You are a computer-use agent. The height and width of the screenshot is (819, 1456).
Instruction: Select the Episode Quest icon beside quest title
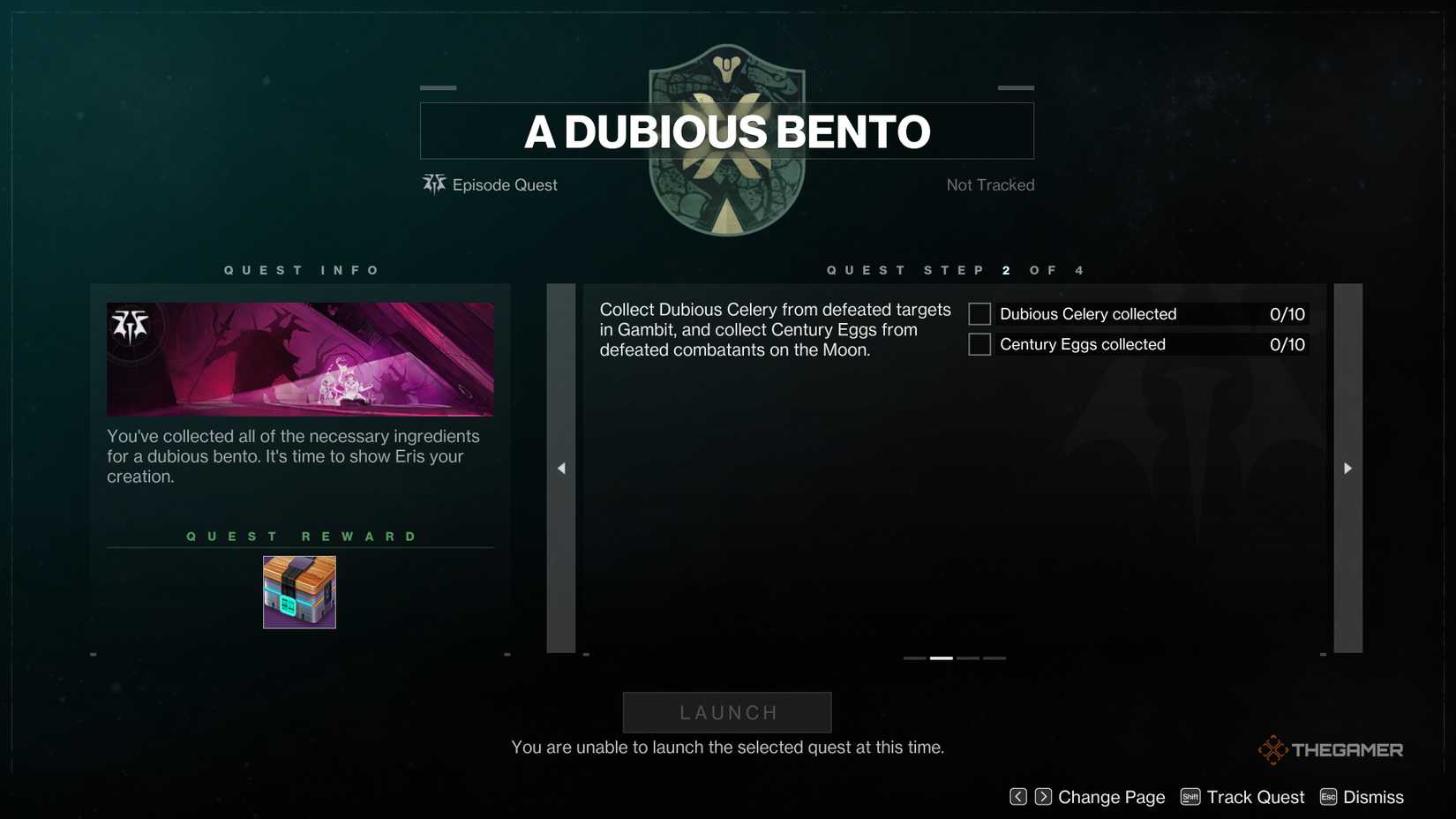click(x=433, y=184)
